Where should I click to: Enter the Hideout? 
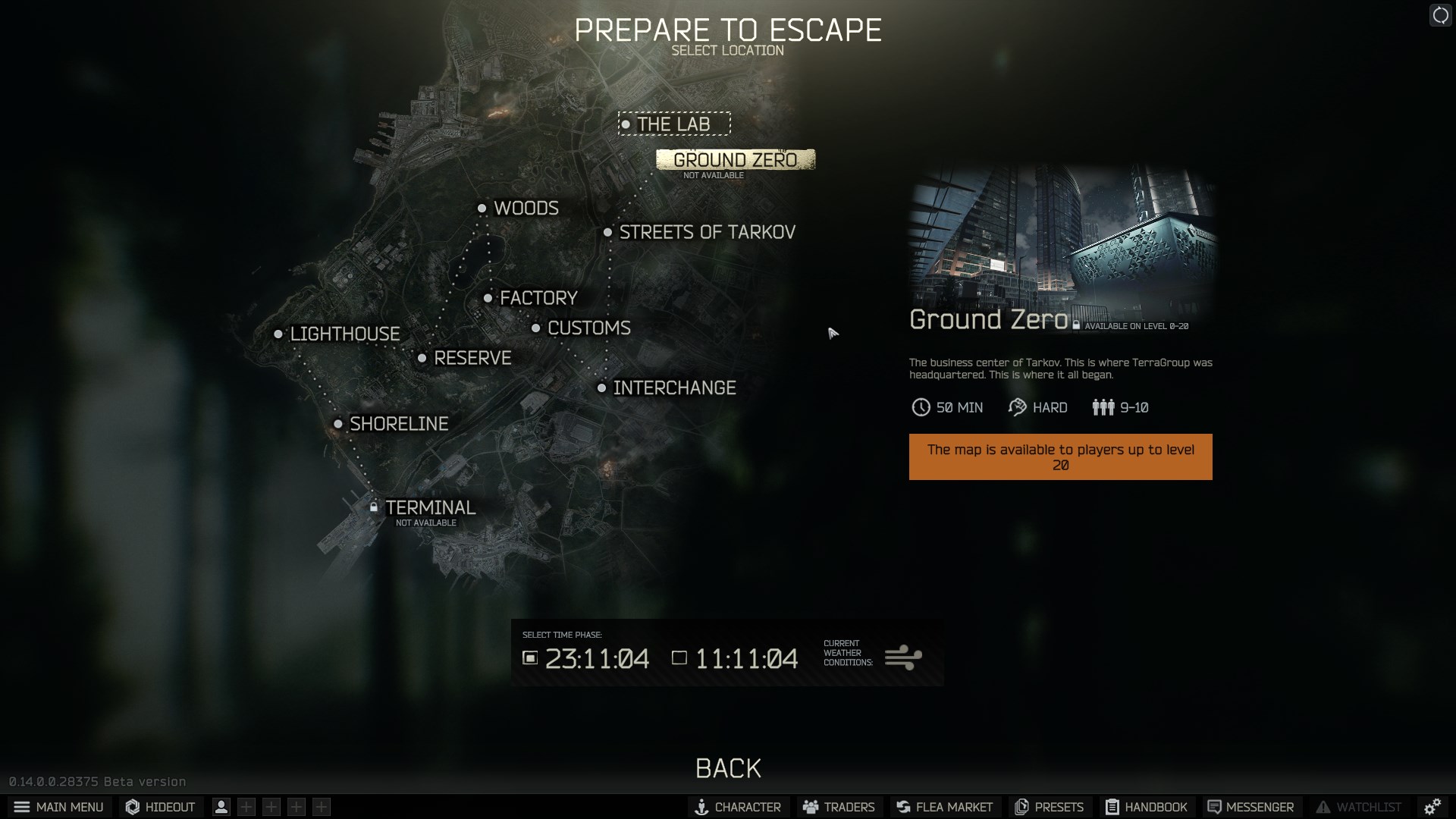[x=161, y=807]
